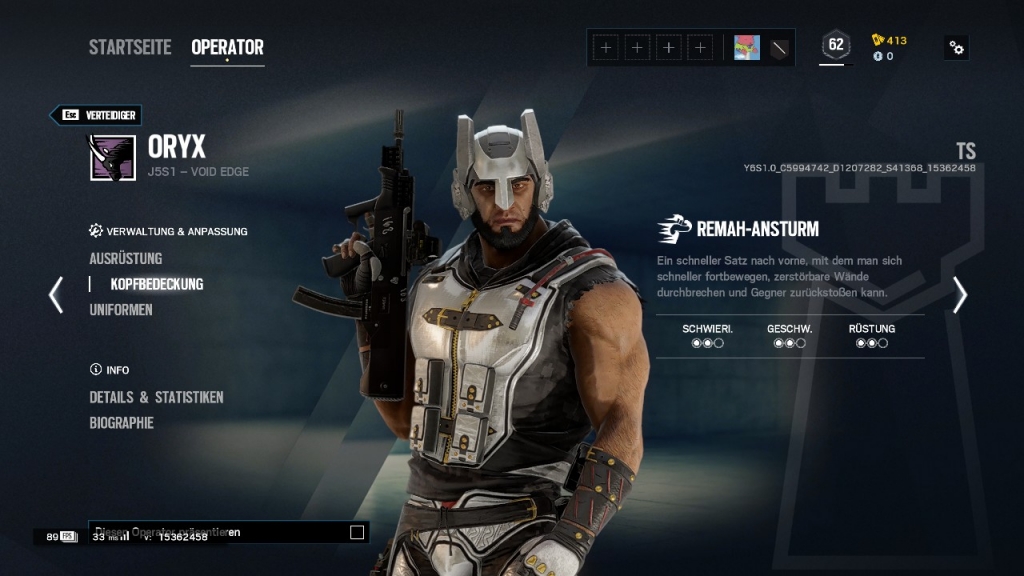This screenshot has height=576, width=1024.
Task: Show Details & Statistiken
Action: click(156, 397)
